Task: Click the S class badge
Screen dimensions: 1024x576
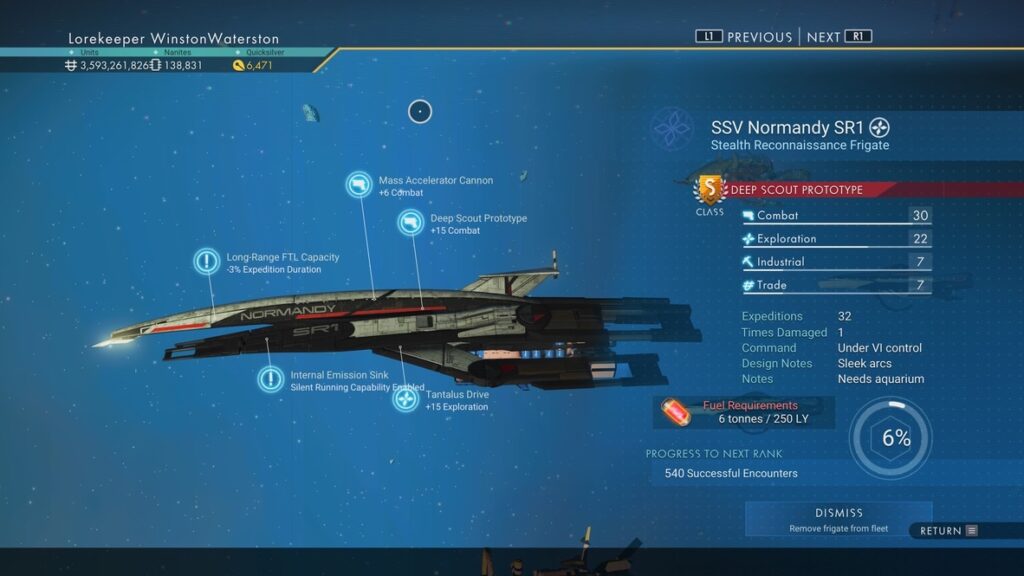Action: [709, 190]
